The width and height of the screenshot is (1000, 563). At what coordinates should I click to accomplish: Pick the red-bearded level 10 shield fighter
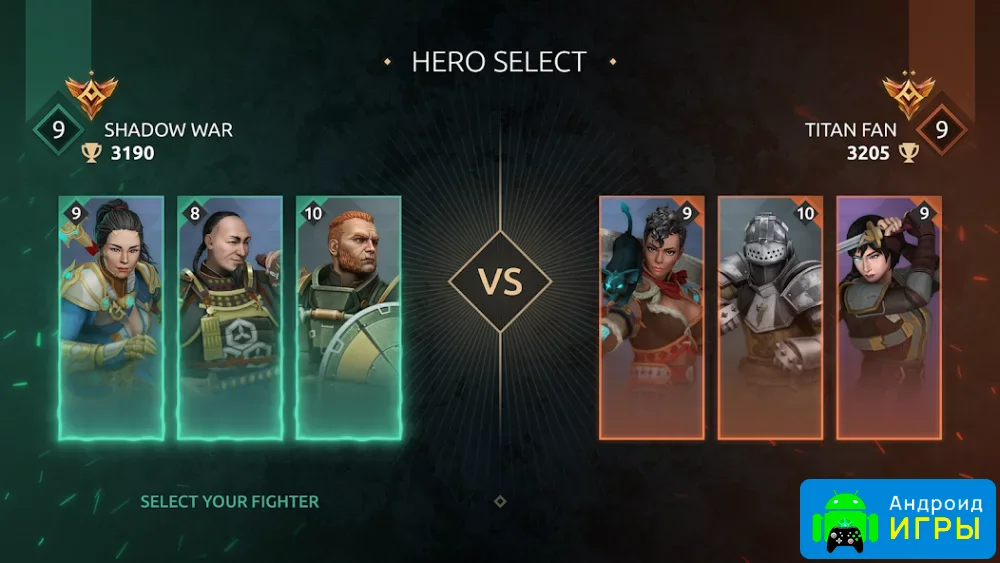pyautogui.click(x=349, y=317)
